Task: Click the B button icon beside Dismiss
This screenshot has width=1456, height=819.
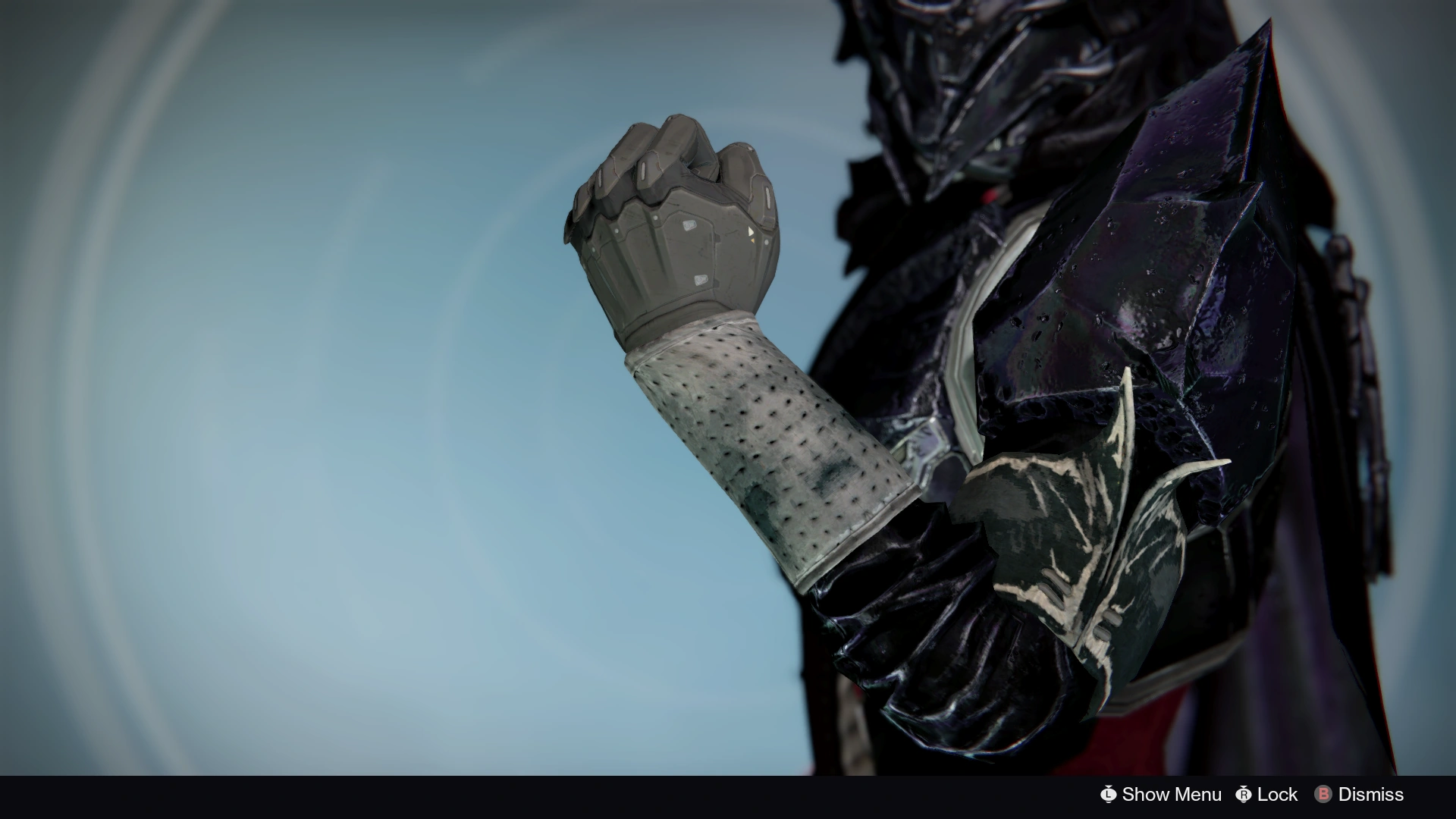Action: click(x=1323, y=795)
